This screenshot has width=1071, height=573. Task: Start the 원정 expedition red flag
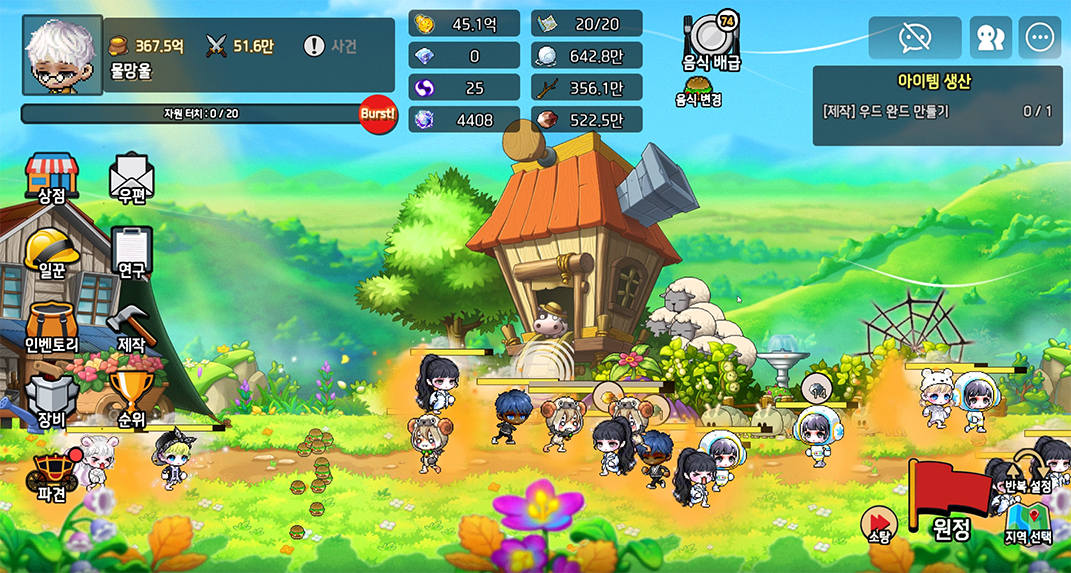pos(943,501)
